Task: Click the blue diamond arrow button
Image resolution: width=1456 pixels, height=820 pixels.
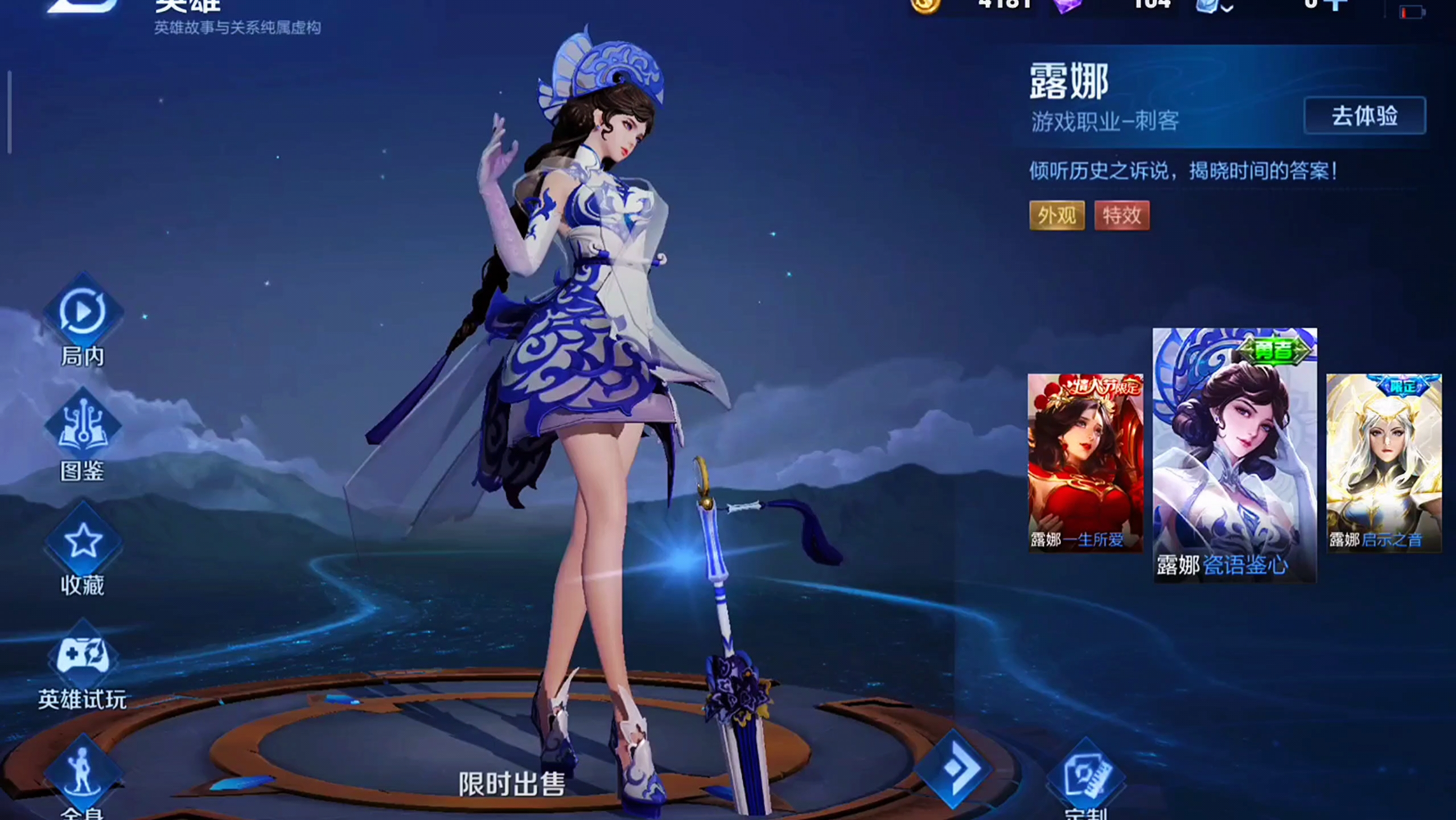Action: click(x=954, y=768)
